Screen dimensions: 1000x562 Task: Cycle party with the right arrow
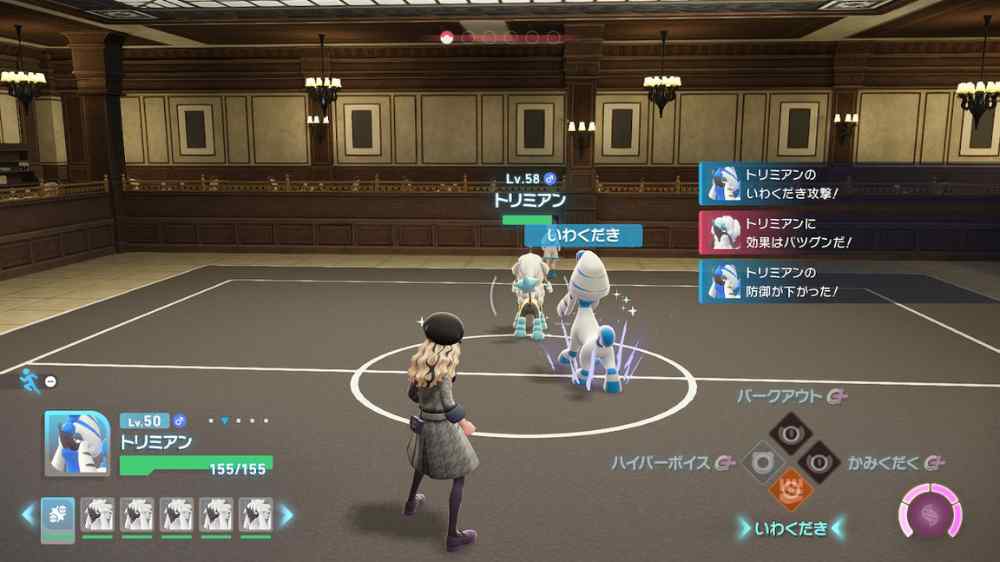point(287,516)
